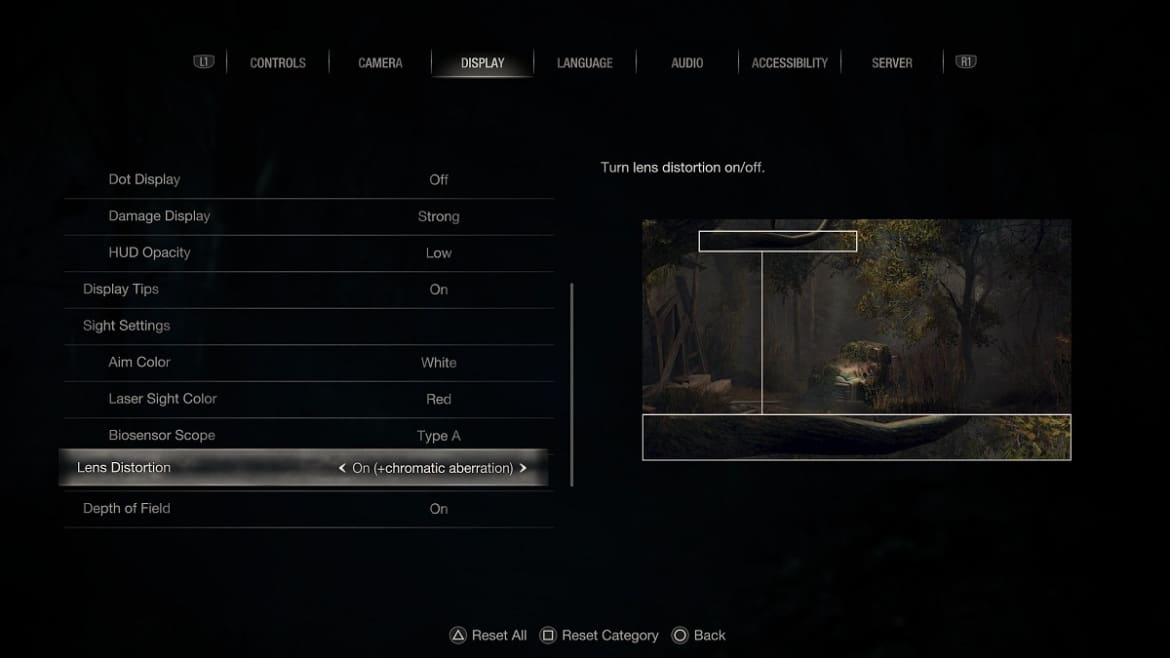Open the Camera settings tab
This screenshot has height=658, width=1170.
click(380, 63)
